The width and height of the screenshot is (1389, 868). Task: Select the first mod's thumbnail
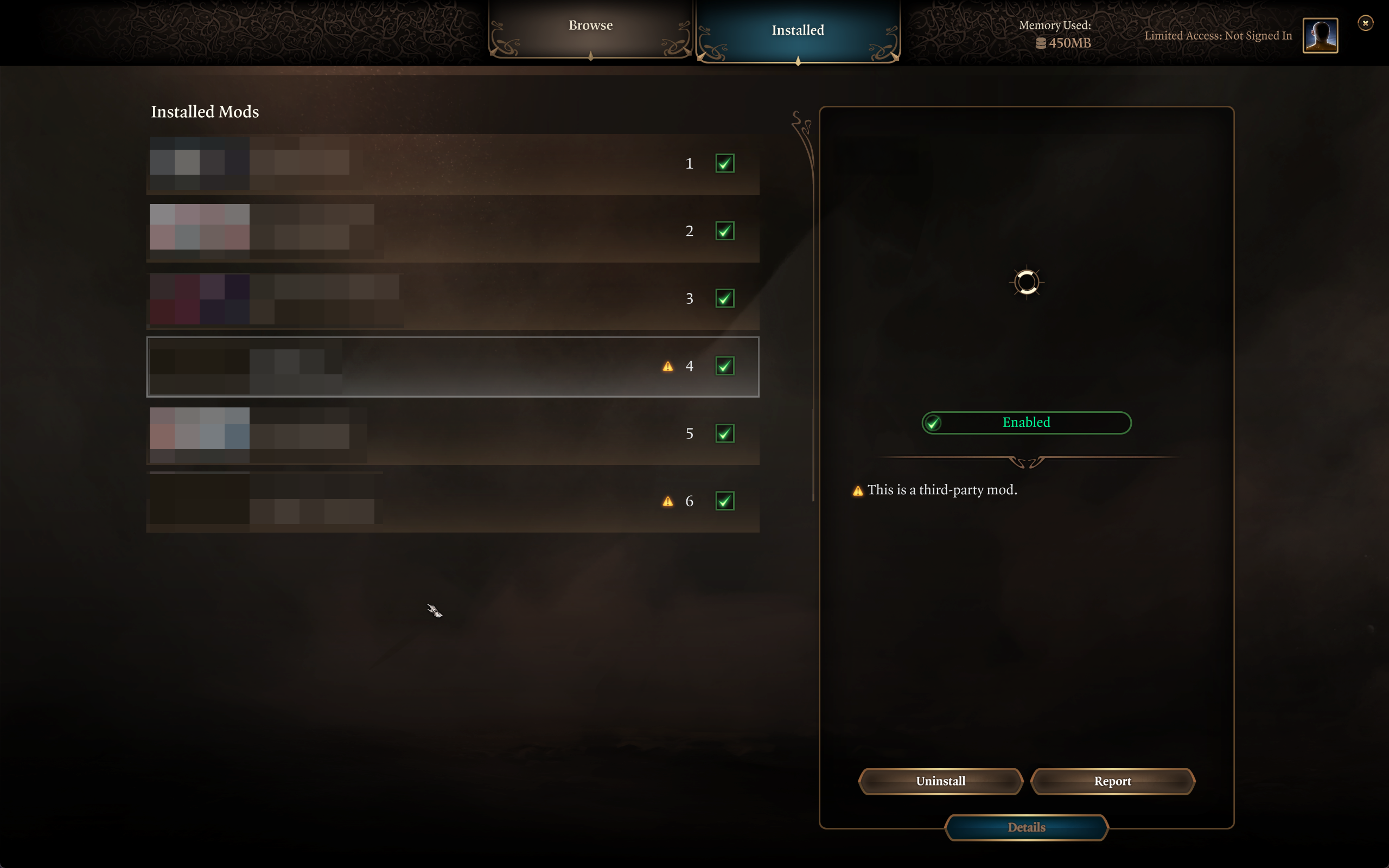point(199,164)
